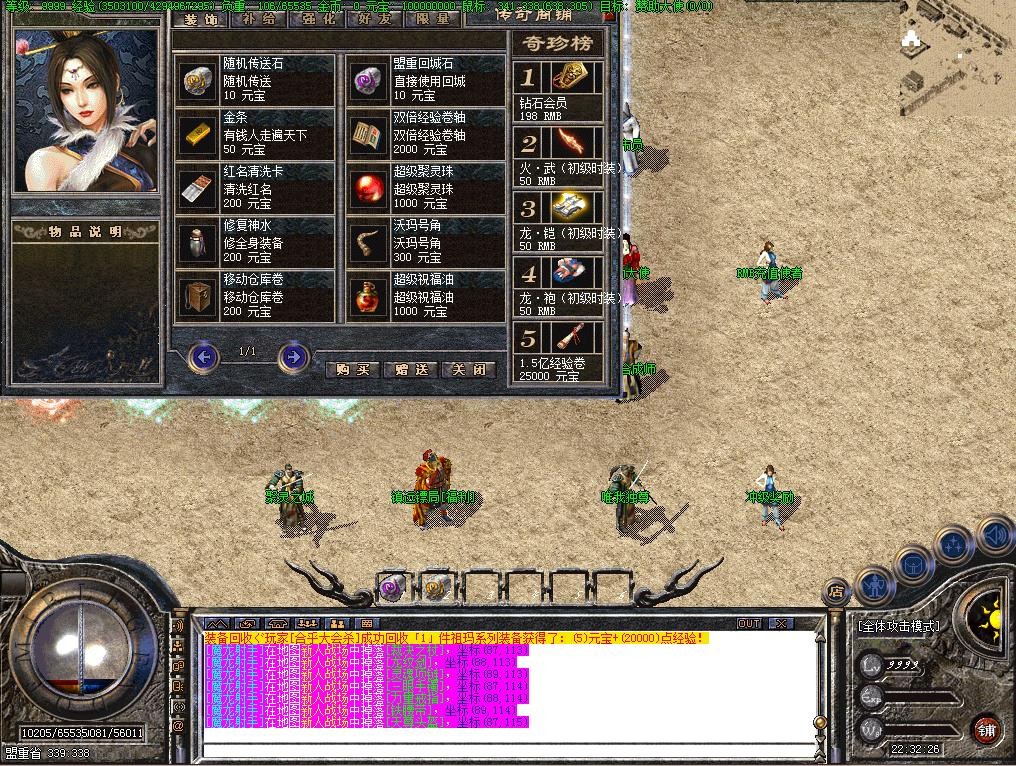Viewport: 1016px width, 766px height.
Task: Close the shop with 关闭 button
Action: [469, 369]
